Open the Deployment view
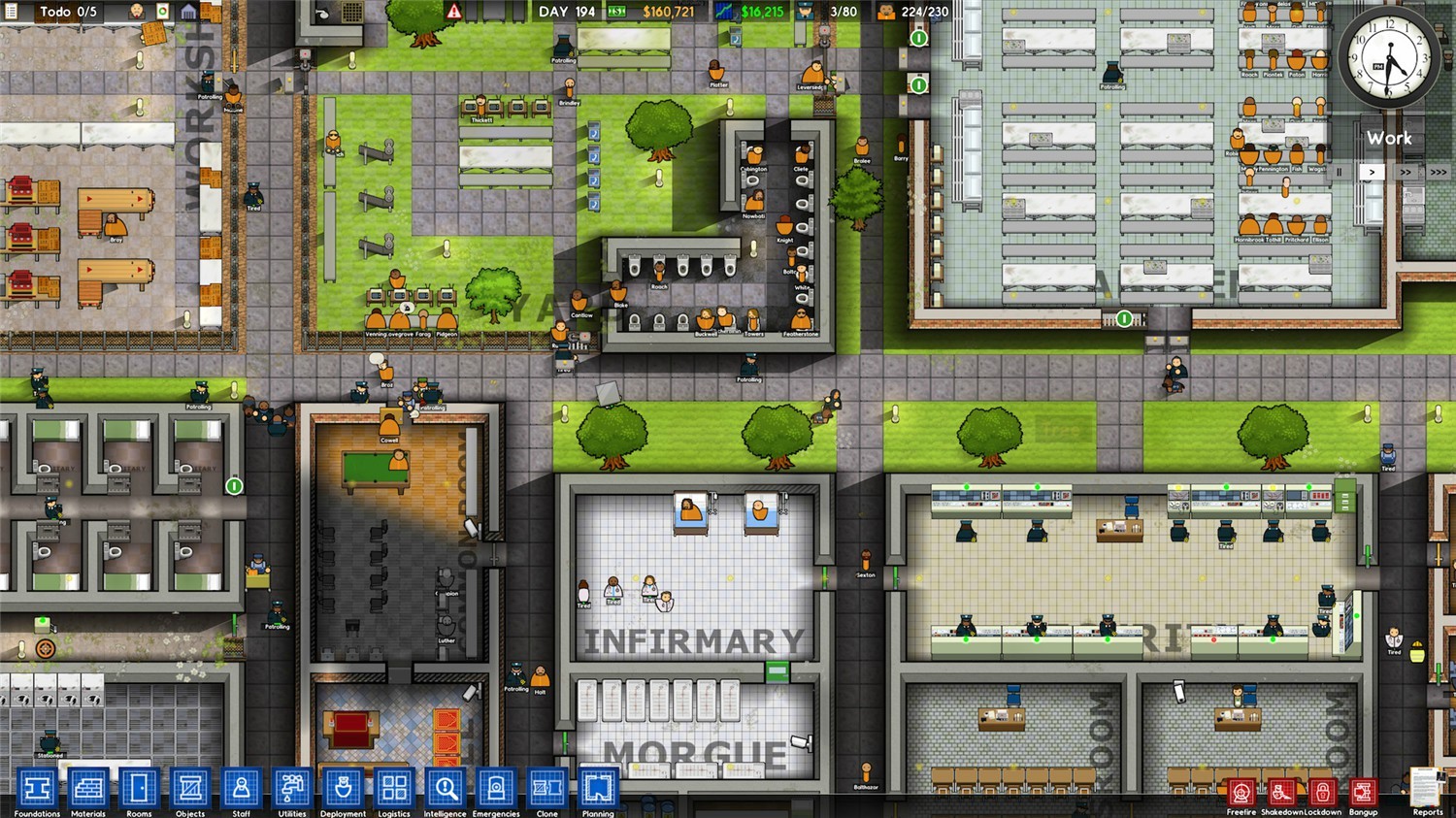 (x=343, y=786)
